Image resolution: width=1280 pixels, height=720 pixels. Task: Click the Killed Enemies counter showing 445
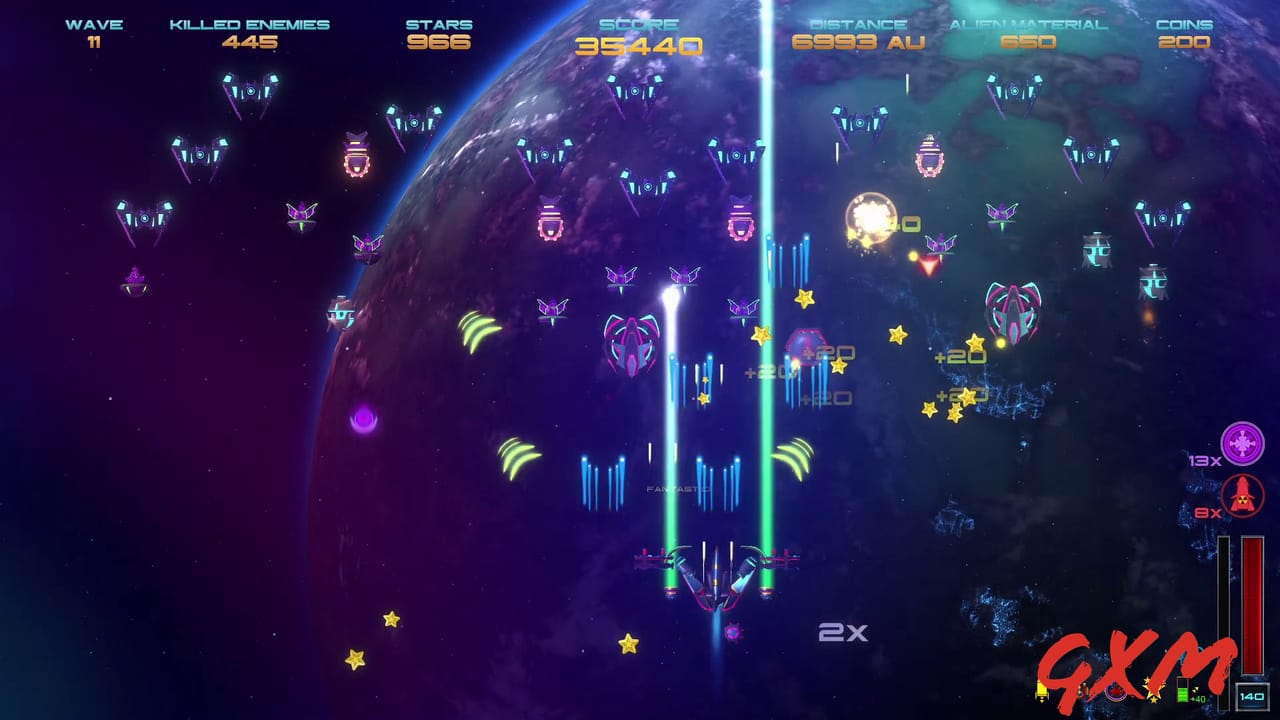248,35
